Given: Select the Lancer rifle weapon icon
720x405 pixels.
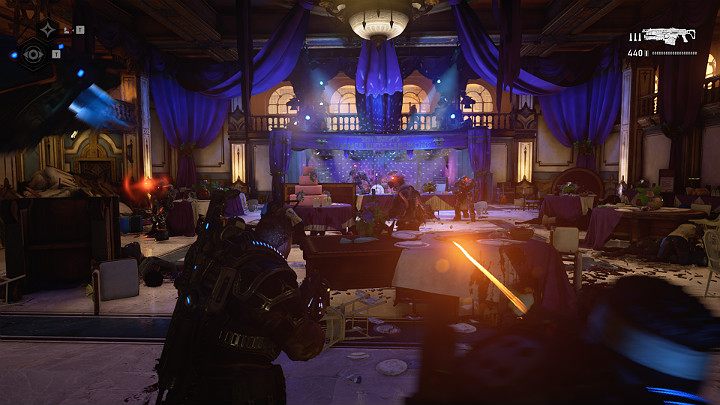Looking at the screenshot, I should click(x=669, y=36).
